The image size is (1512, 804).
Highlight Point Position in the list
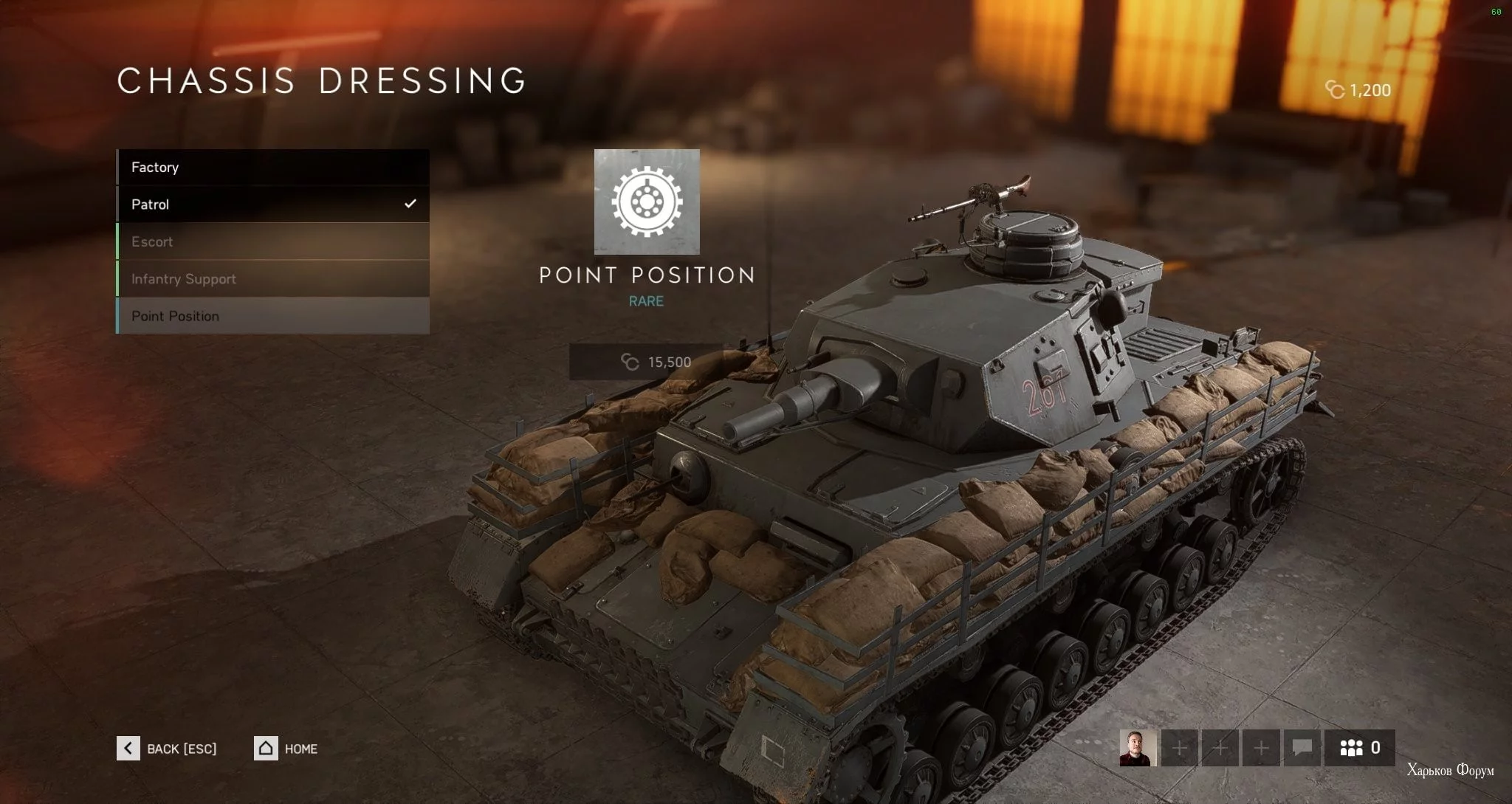(x=272, y=316)
